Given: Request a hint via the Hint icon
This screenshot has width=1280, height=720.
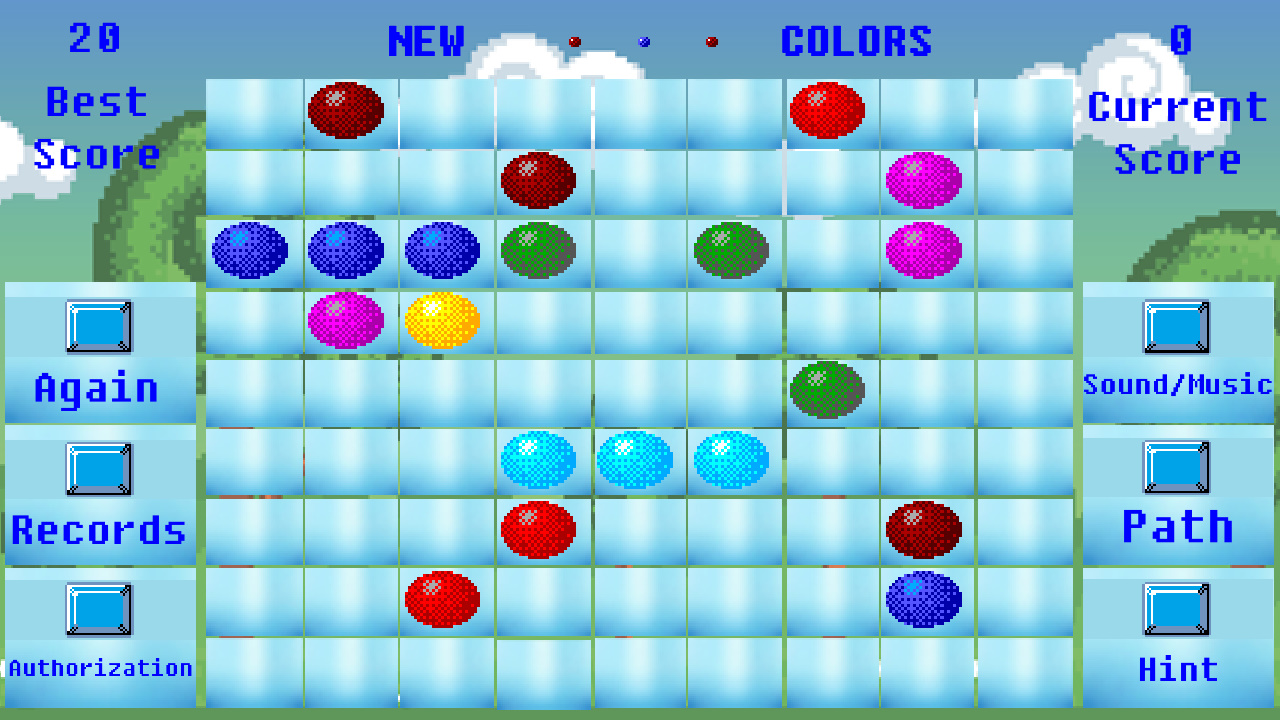Looking at the screenshot, I should (1178, 608).
